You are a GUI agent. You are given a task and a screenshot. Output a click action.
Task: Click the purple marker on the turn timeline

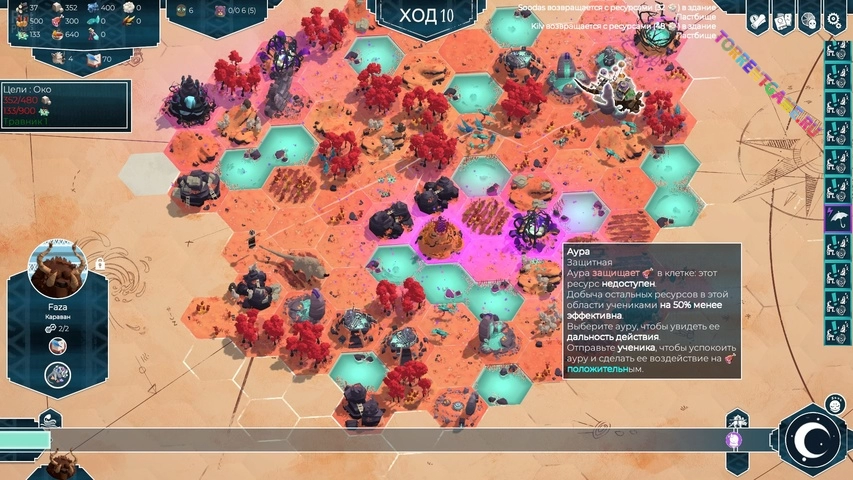coord(732,440)
